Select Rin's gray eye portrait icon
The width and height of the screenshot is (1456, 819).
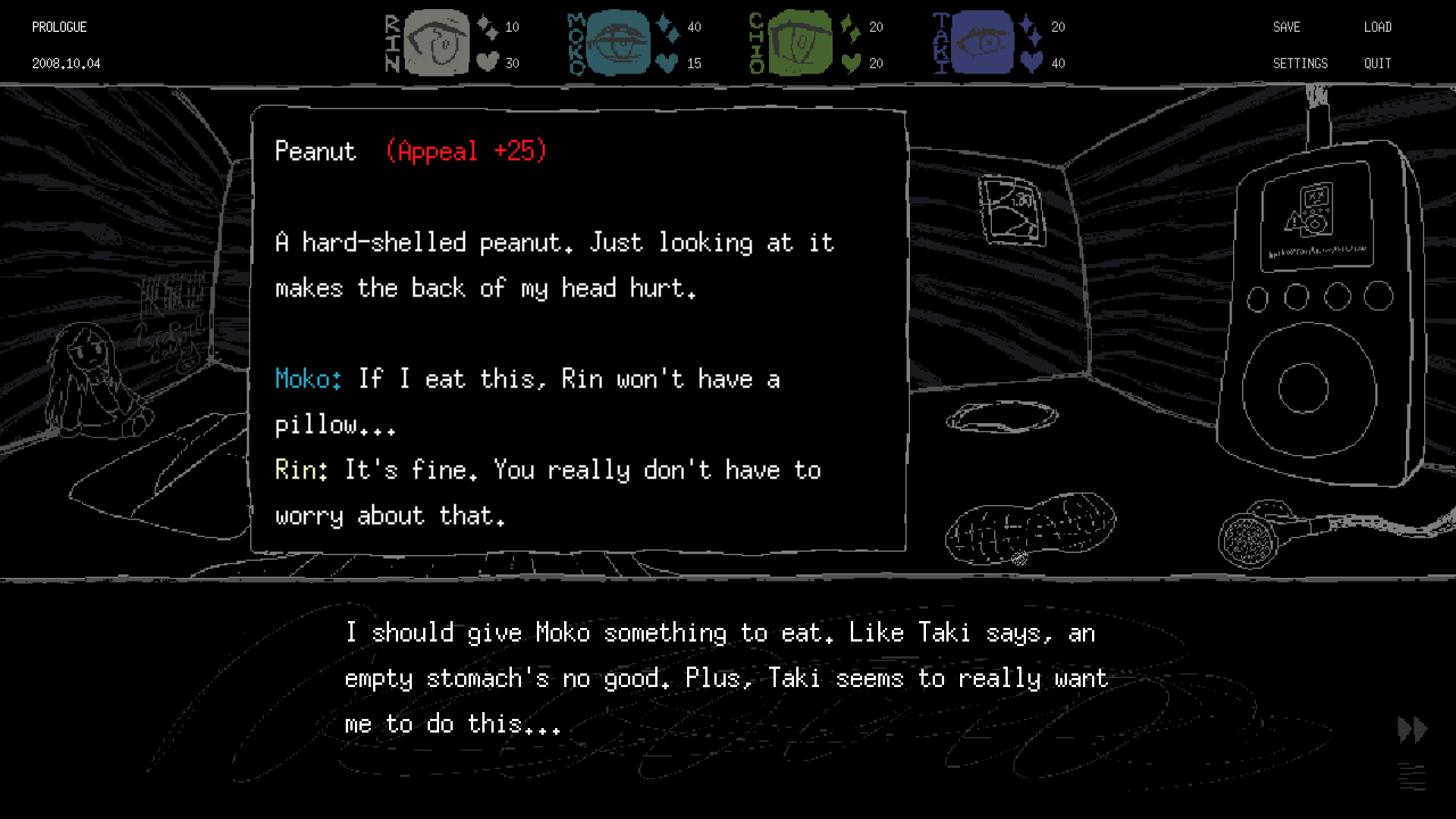tap(436, 43)
